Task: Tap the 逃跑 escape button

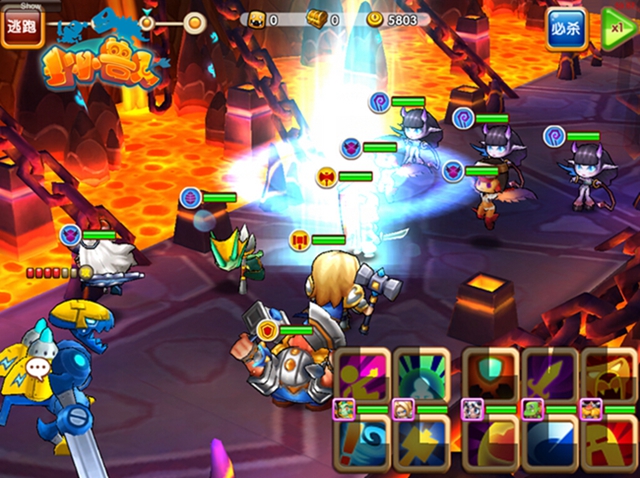Action: [20, 28]
